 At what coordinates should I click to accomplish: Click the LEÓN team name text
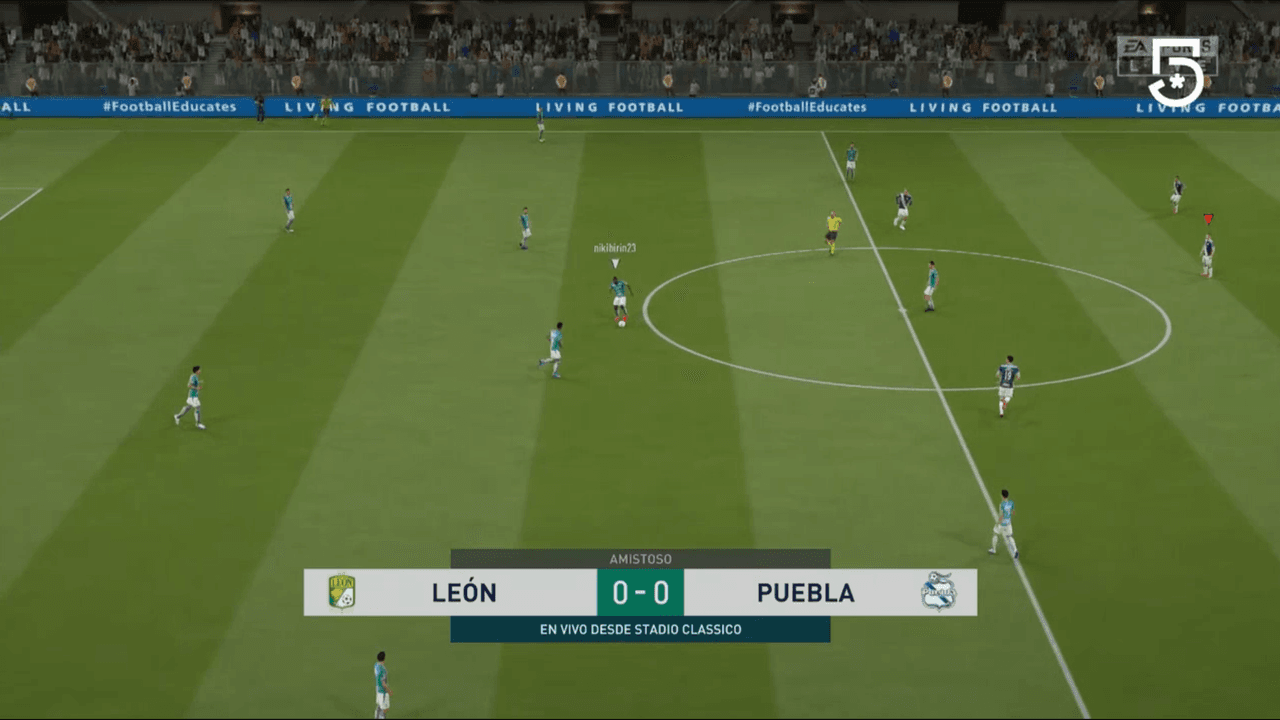pos(464,592)
